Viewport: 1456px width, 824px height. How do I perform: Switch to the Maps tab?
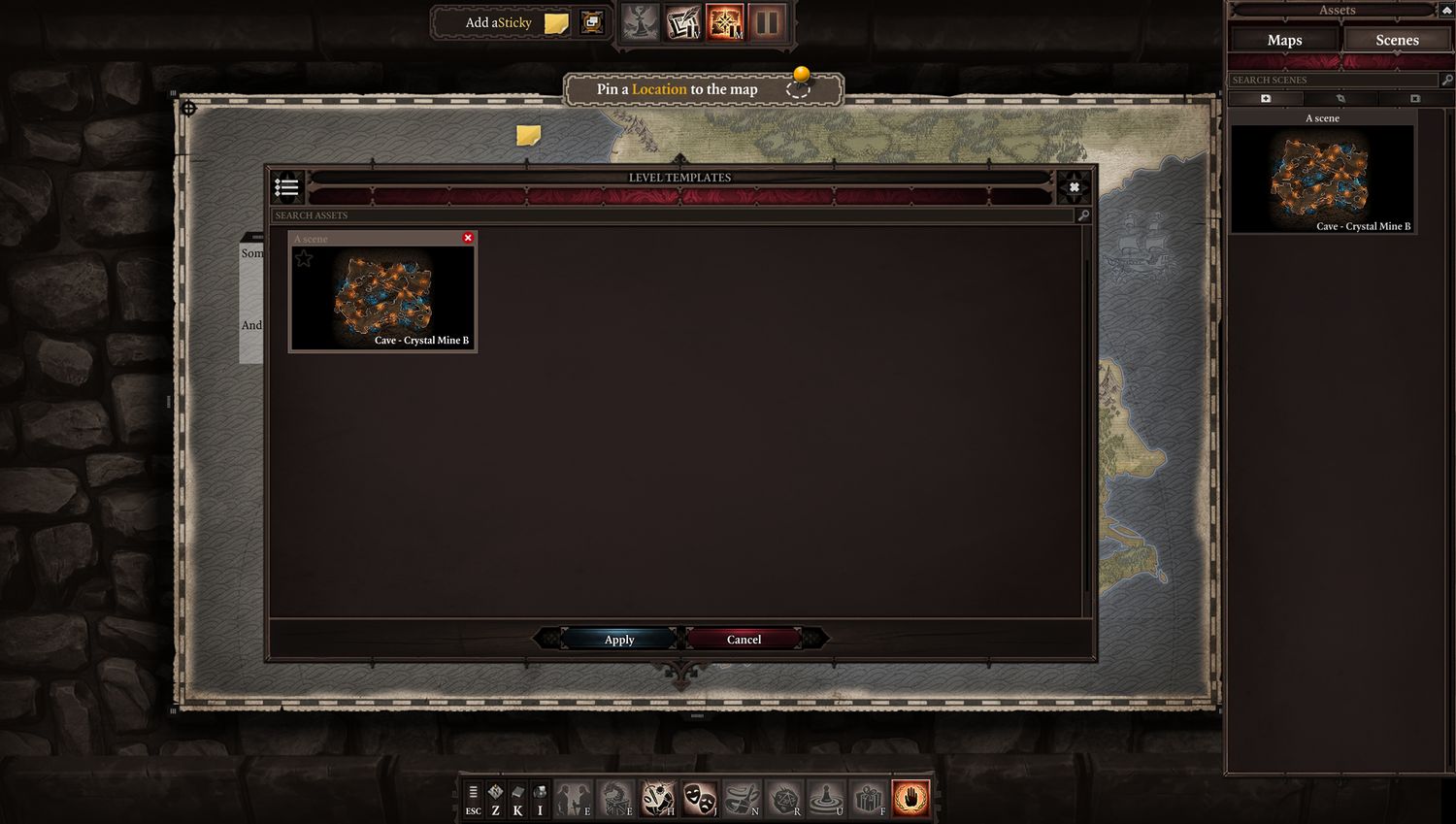pos(1284,40)
